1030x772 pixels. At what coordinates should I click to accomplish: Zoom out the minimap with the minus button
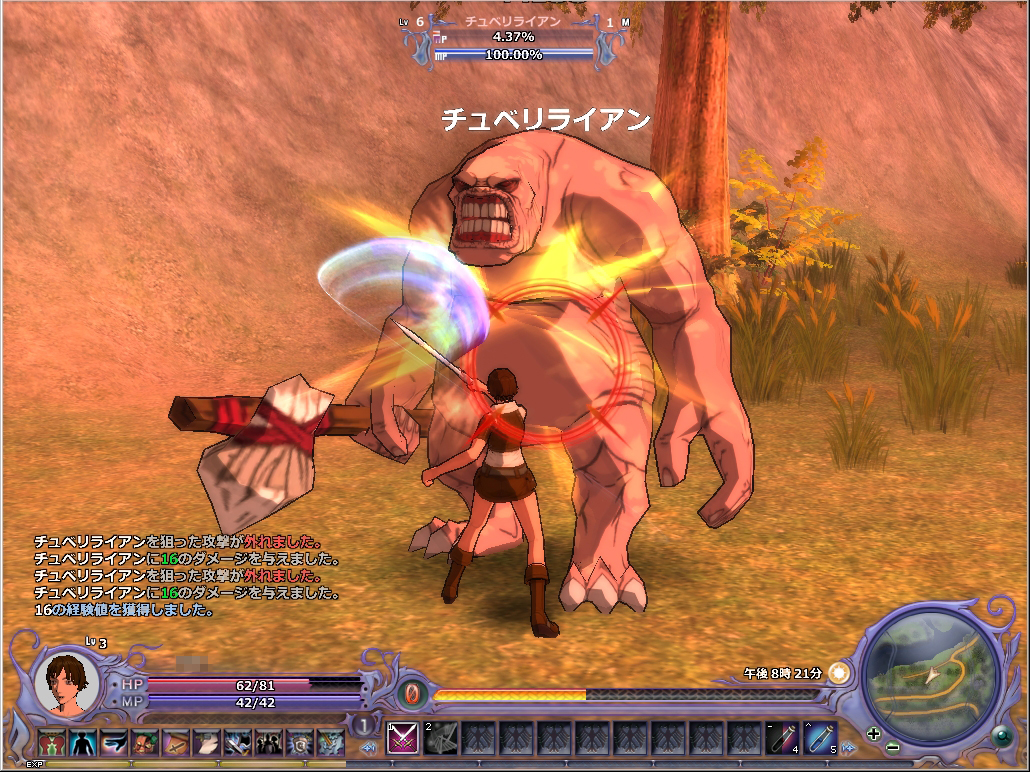892,746
